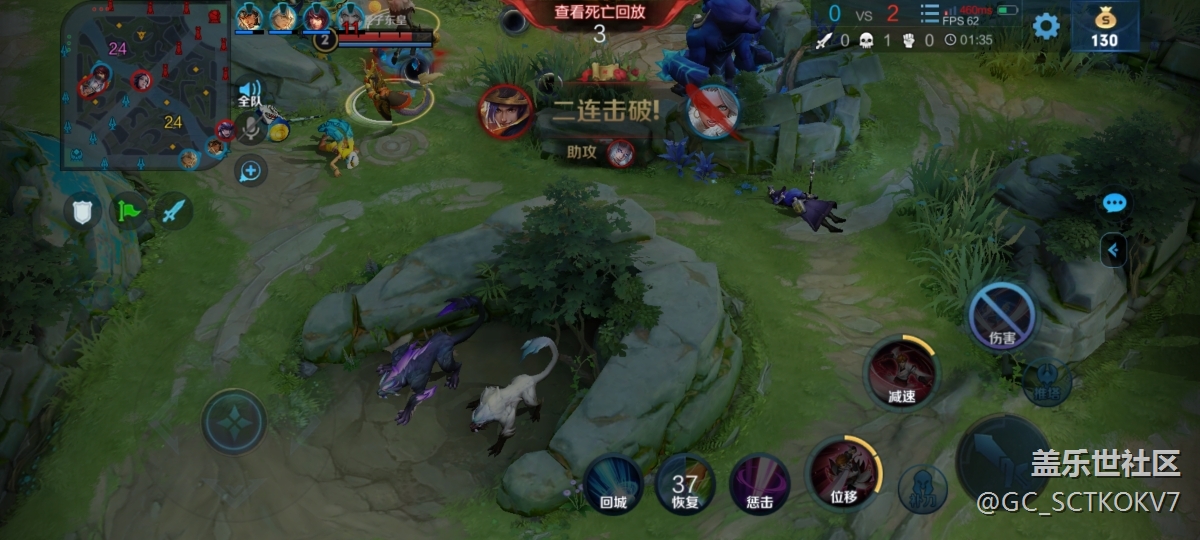Image resolution: width=1200 pixels, height=540 pixels.
Task: Tap the 补刀 last-hit button
Action: [922, 487]
